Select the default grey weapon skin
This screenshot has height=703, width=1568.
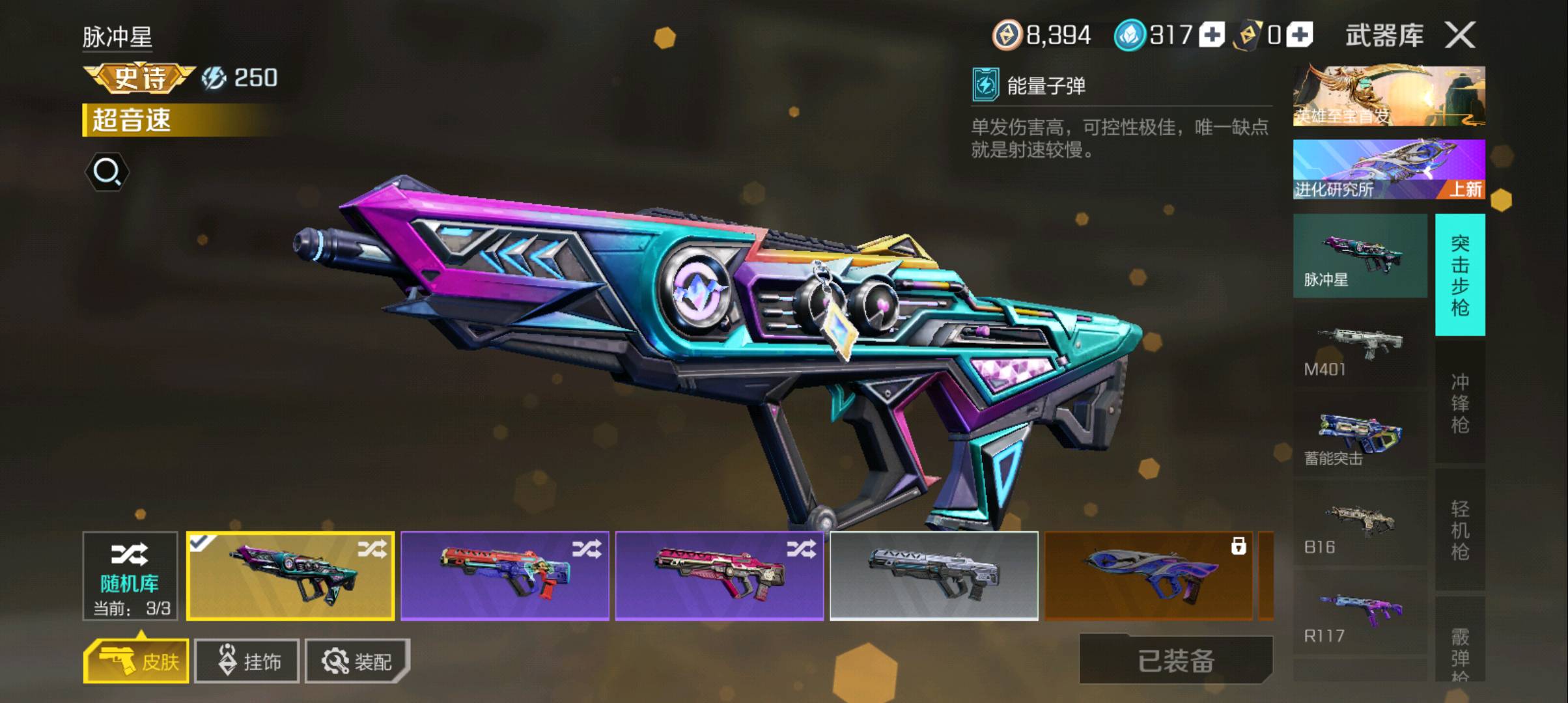(934, 576)
